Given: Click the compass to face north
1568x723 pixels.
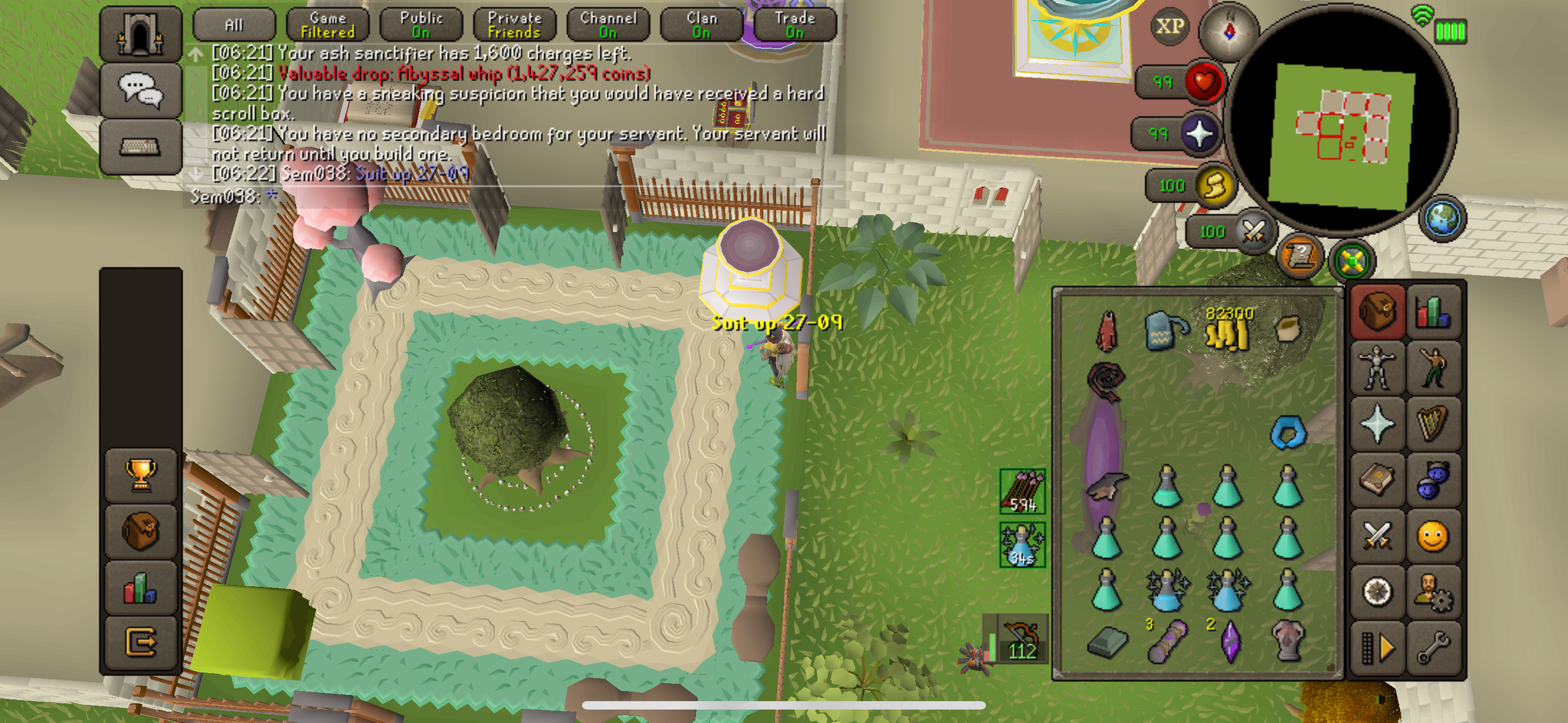Looking at the screenshot, I should 1229,31.
